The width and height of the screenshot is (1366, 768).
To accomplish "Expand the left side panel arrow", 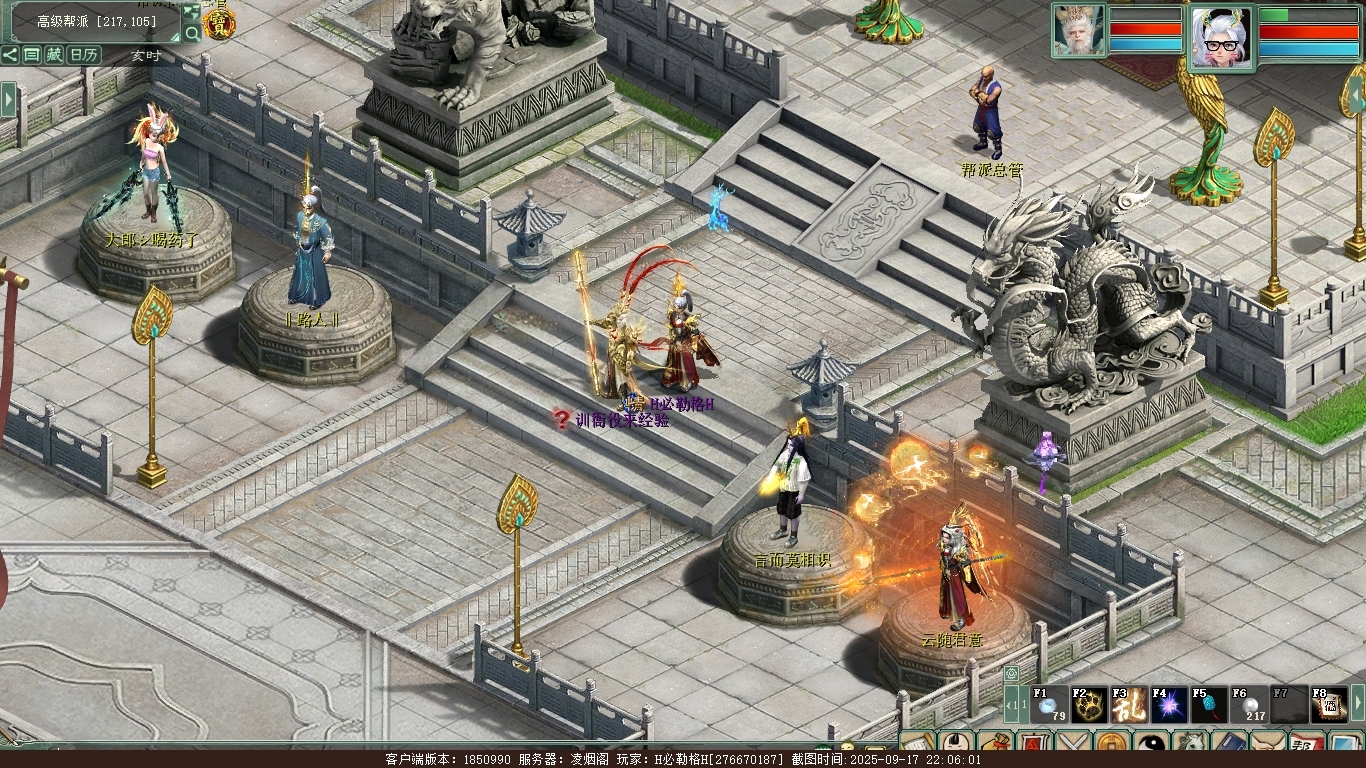I will (9, 100).
